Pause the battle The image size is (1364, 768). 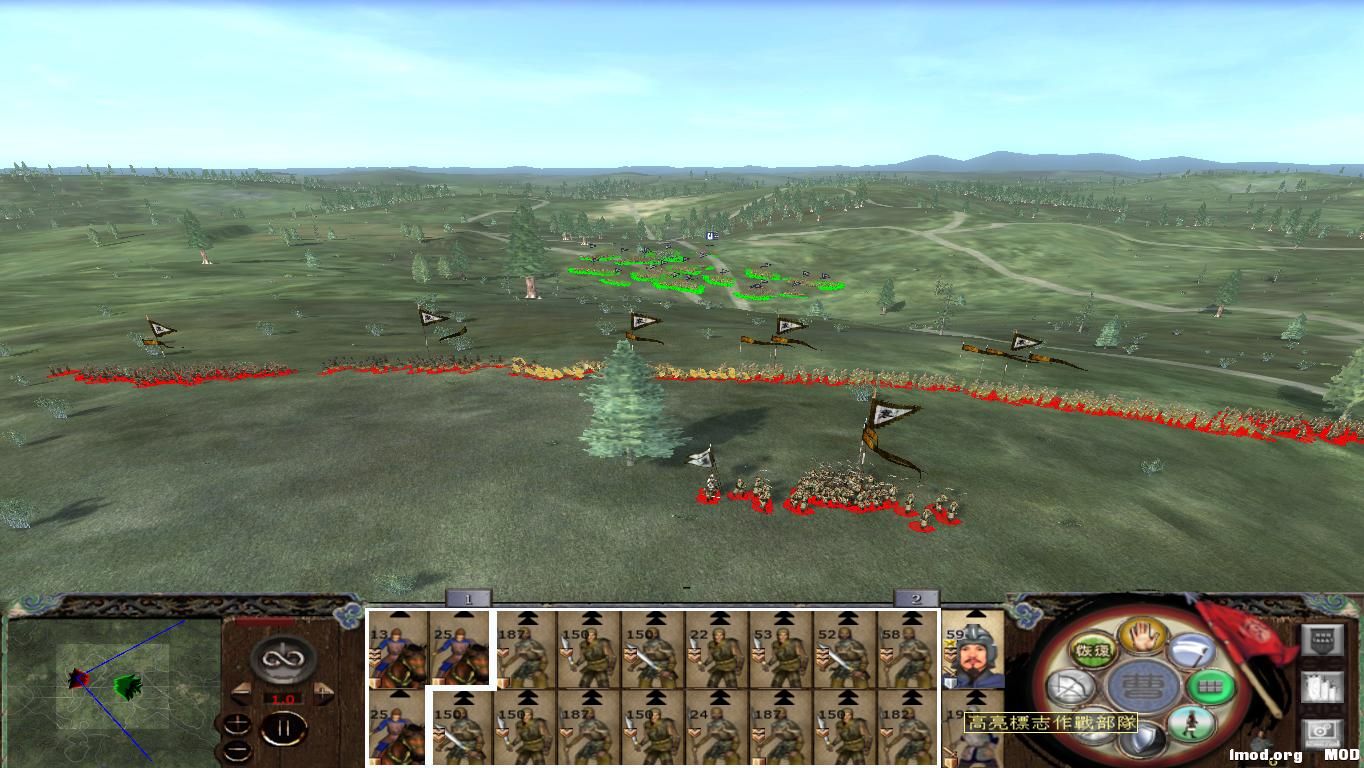point(284,727)
